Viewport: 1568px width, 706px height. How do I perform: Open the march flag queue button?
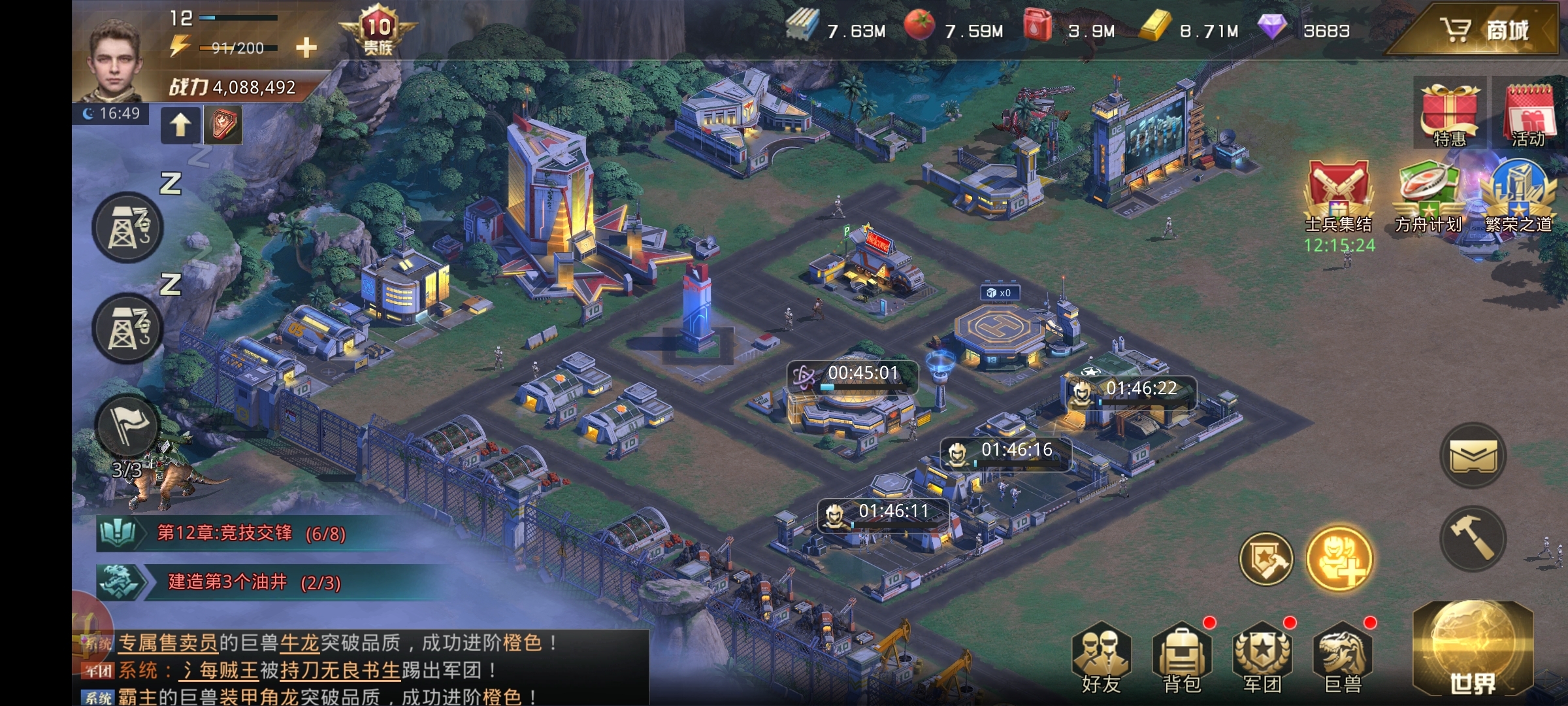click(x=127, y=426)
